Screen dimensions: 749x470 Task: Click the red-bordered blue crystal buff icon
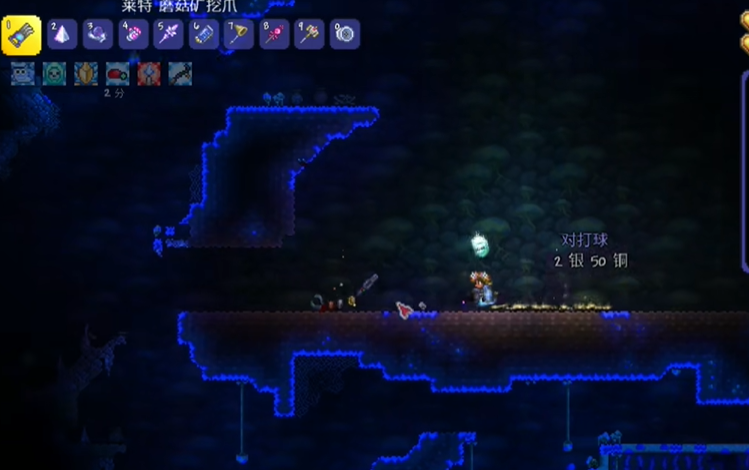tap(148, 74)
